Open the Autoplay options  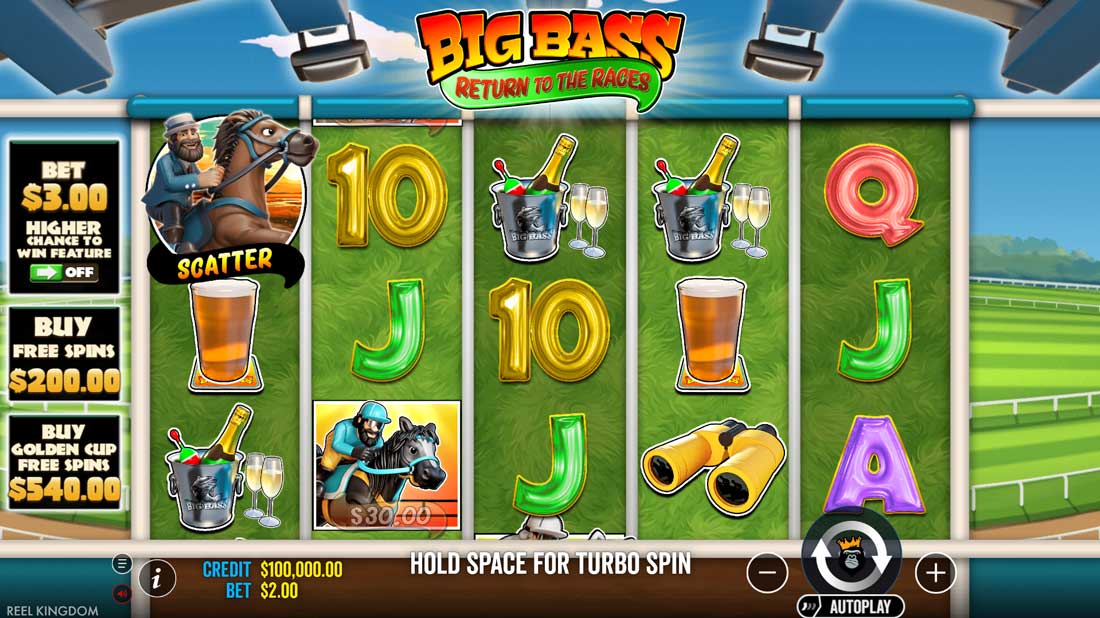click(x=851, y=607)
